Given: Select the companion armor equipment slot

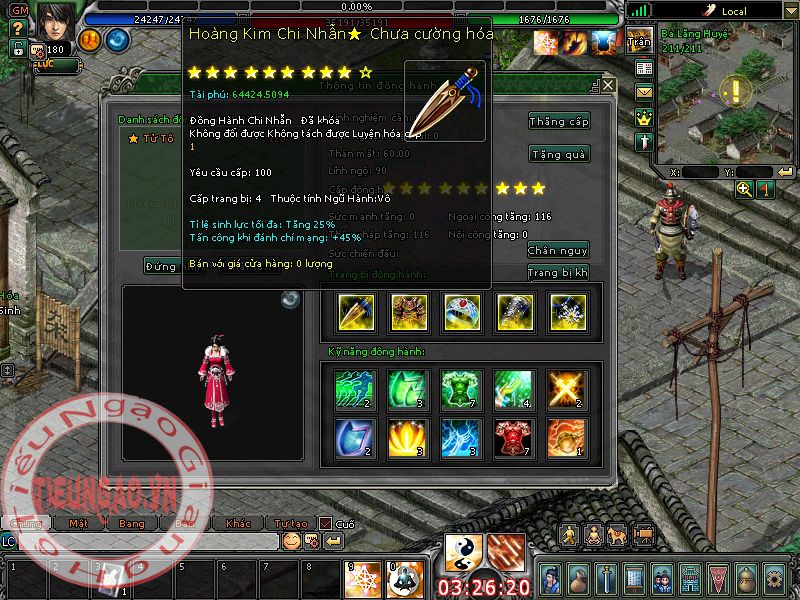Looking at the screenshot, I should click(x=409, y=312).
